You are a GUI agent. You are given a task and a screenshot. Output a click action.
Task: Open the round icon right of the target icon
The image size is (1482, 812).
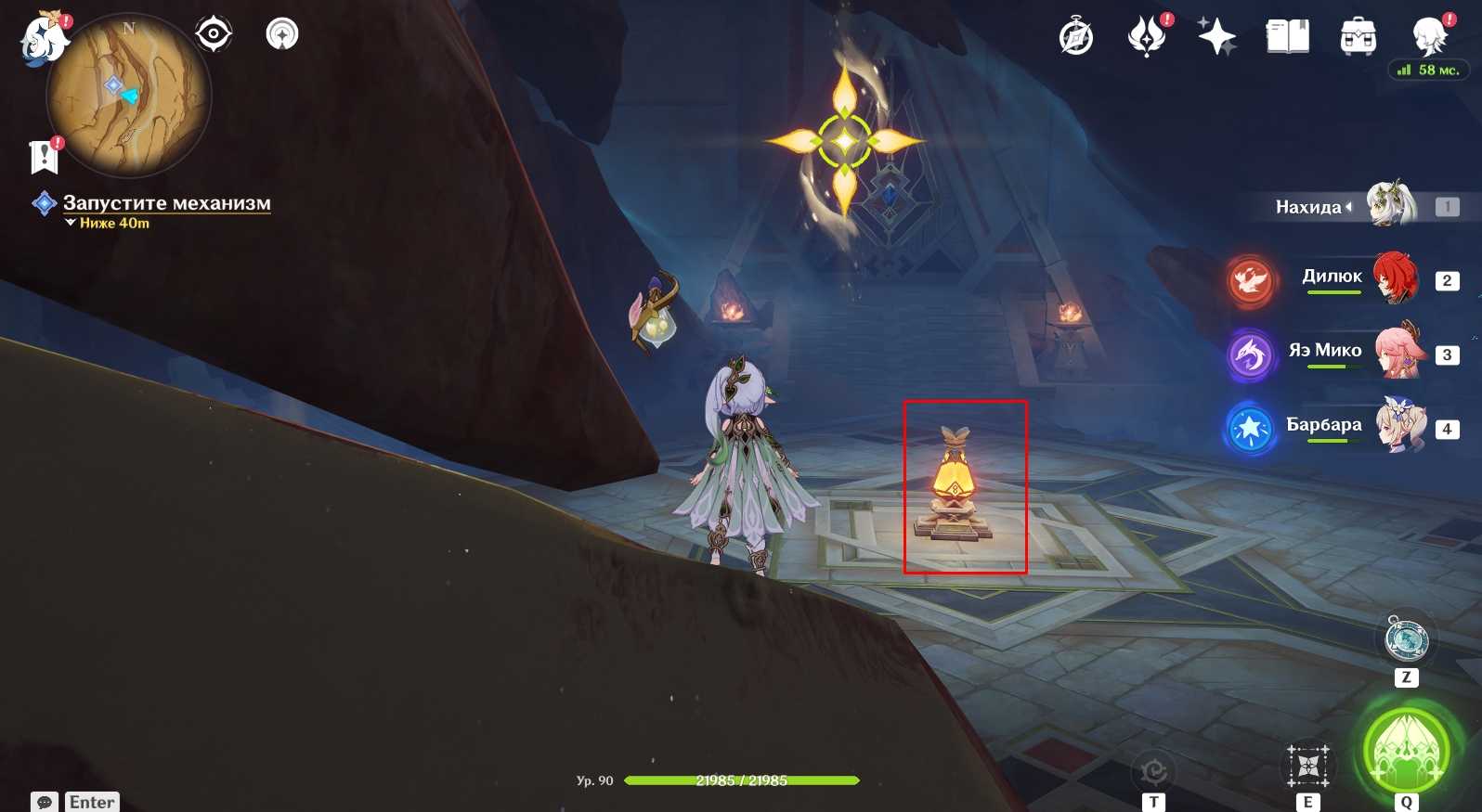coord(282,34)
